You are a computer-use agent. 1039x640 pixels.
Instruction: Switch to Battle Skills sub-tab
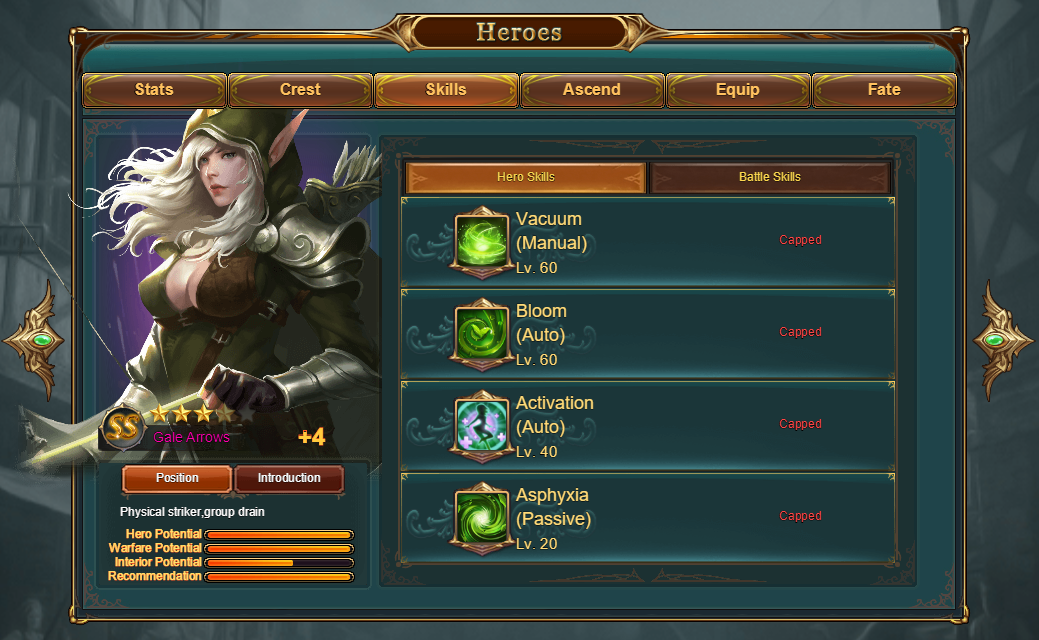click(x=770, y=177)
